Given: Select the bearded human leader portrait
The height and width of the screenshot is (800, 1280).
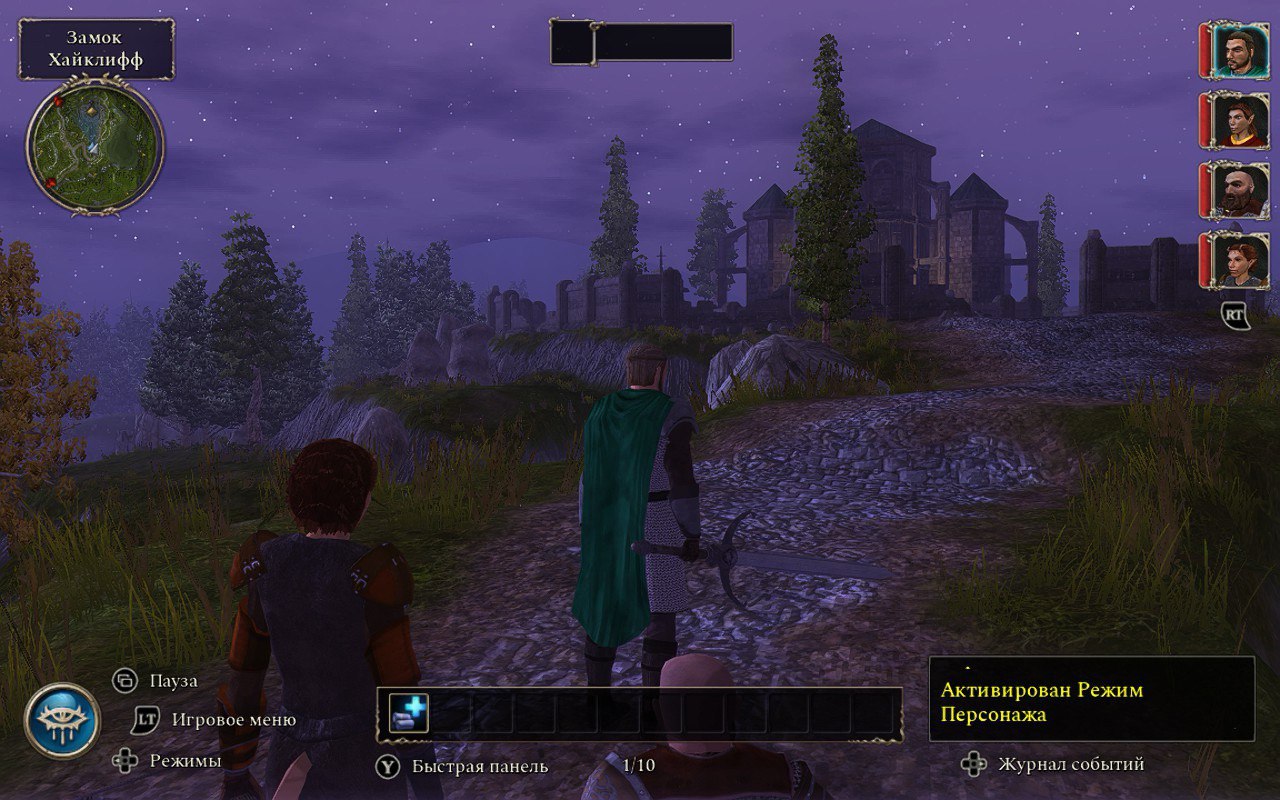Looking at the screenshot, I should pos(1240,51).
